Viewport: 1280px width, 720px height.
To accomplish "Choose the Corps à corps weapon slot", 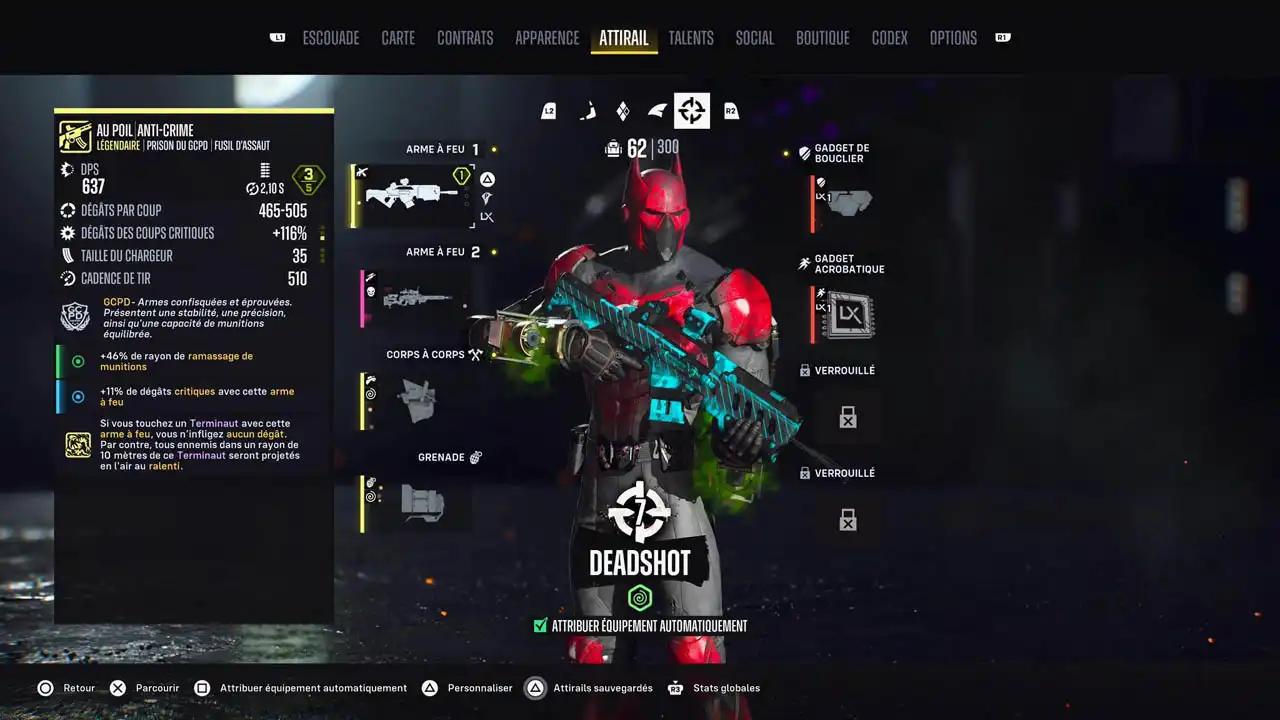I will point(414,401).
